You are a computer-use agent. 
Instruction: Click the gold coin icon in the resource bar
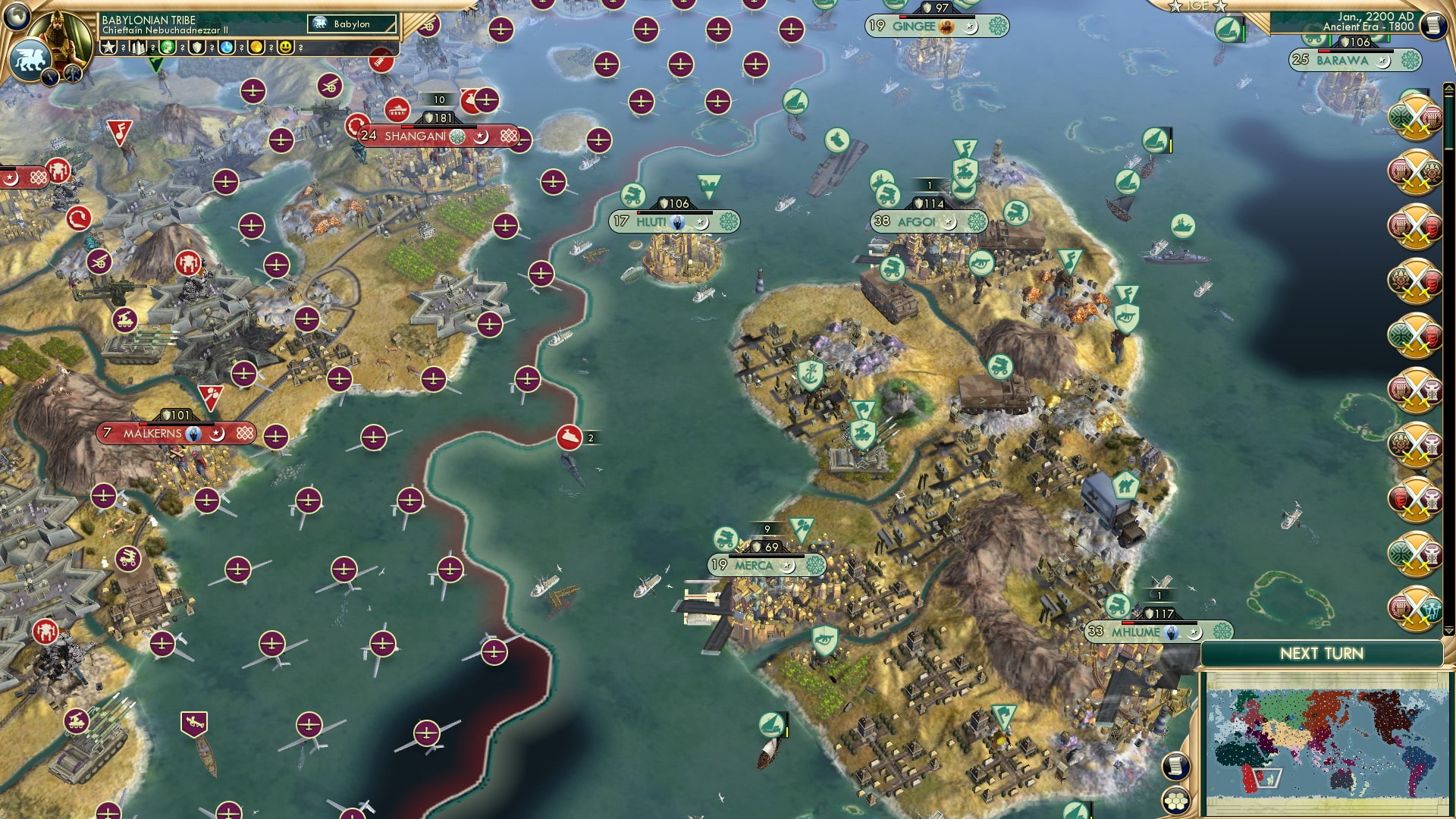[256, 47]
